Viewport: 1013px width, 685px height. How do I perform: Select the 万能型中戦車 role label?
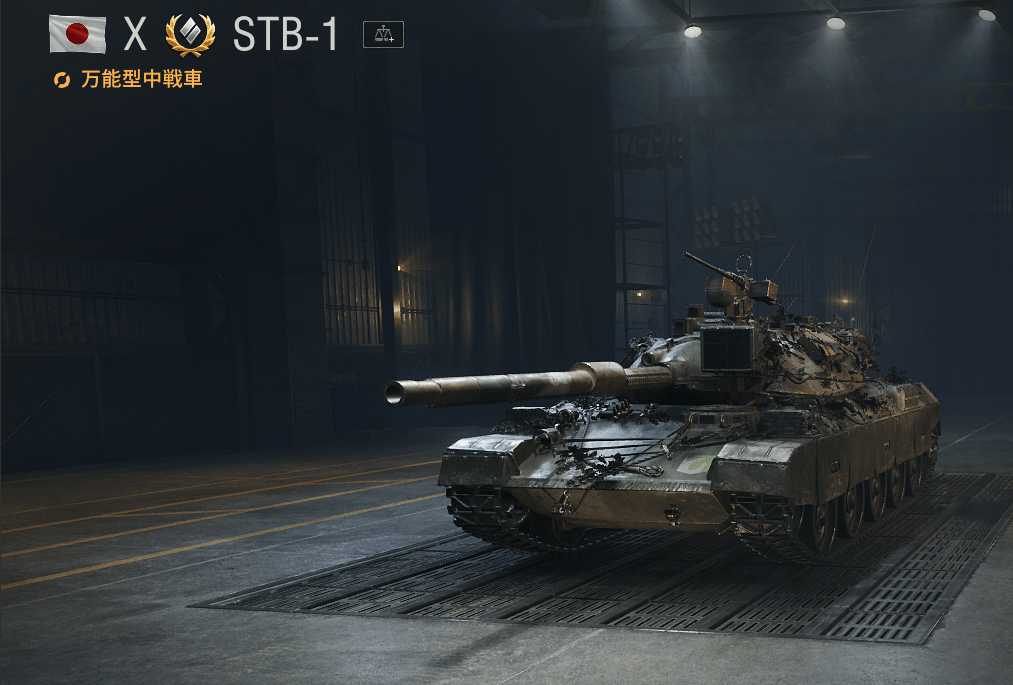[x=141, y=79]
